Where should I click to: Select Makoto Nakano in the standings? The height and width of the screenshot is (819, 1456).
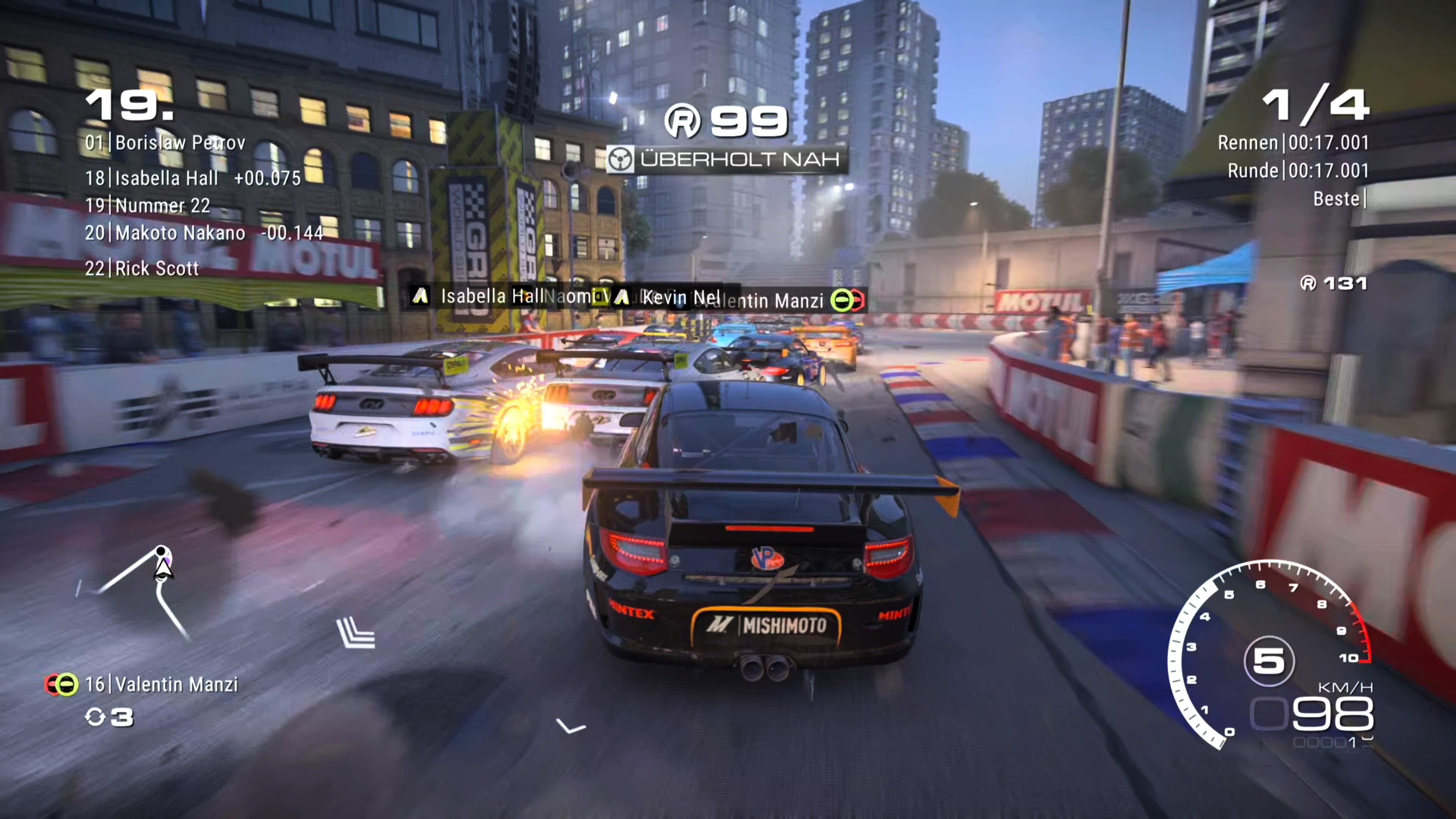click(x=204, y=233)
